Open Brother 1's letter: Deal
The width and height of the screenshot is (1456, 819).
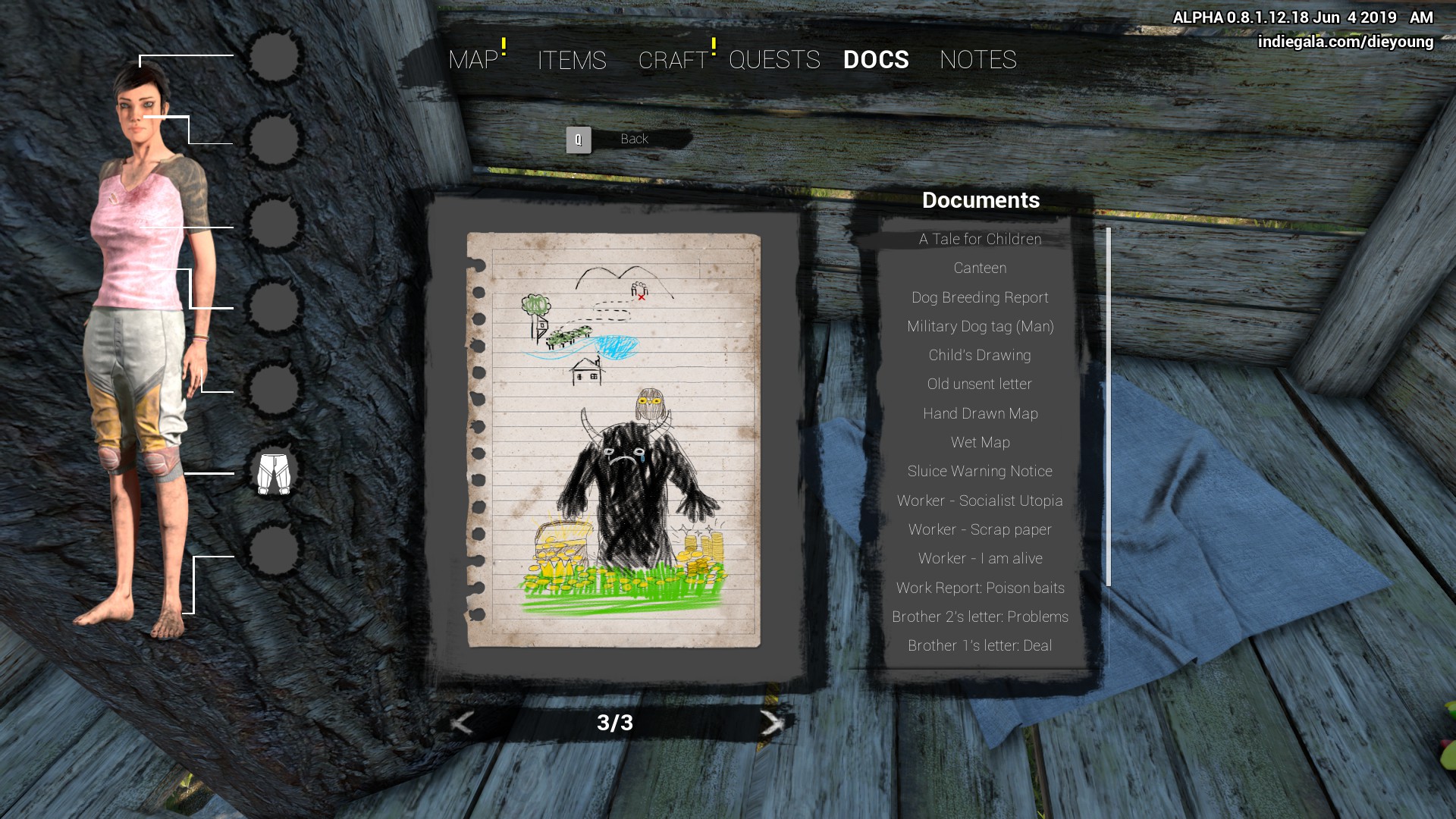(980, 646)
